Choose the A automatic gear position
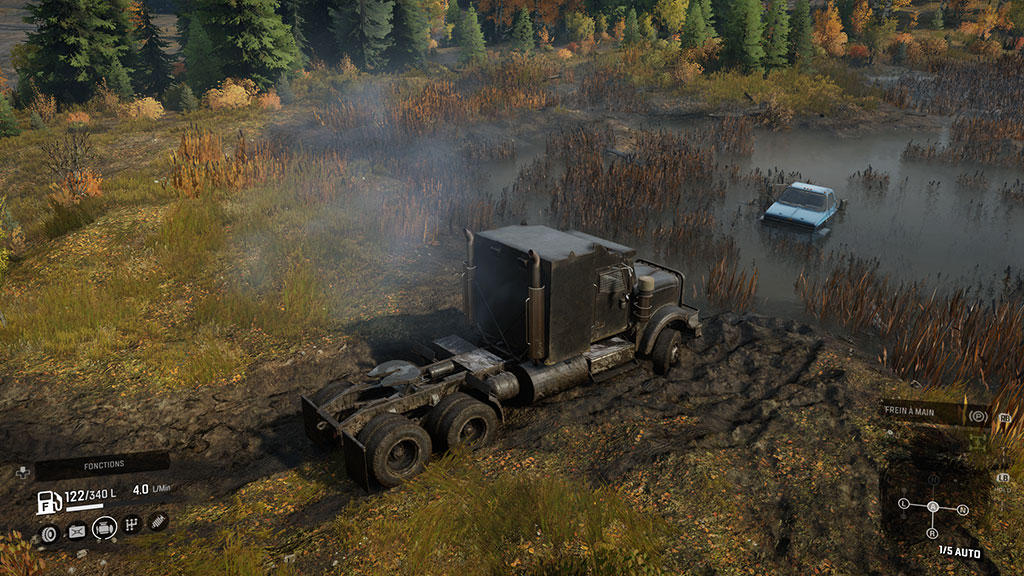The image size is (1024, 576). (x=933, y=506)
